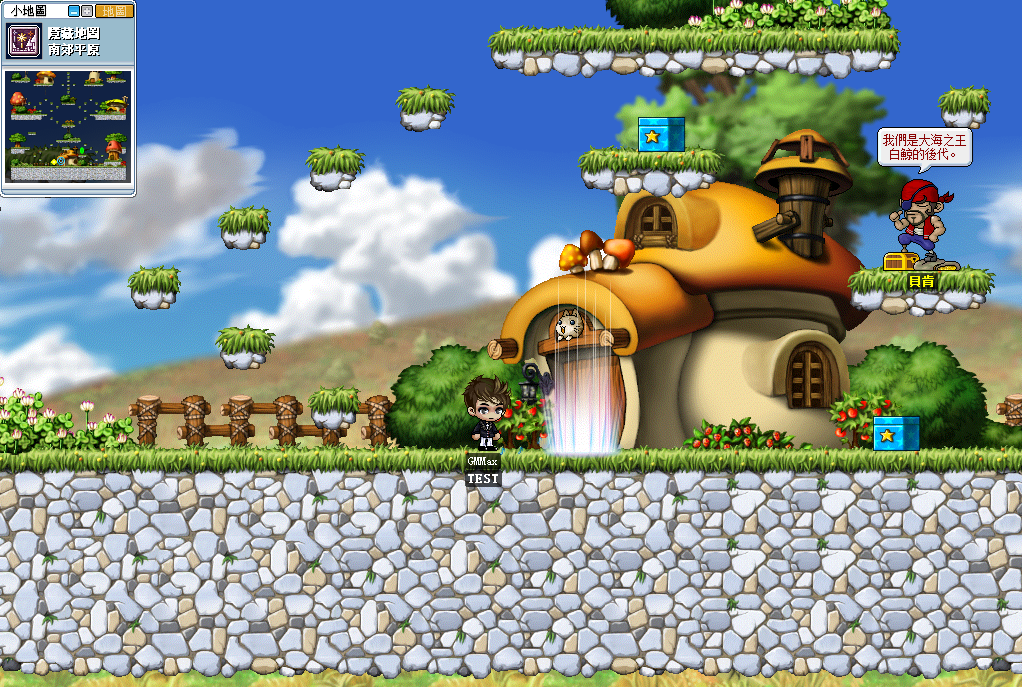Minimize the minimap with the blue minus button
This screenshot has width=1022, height=687.
[x=74, y=11]
